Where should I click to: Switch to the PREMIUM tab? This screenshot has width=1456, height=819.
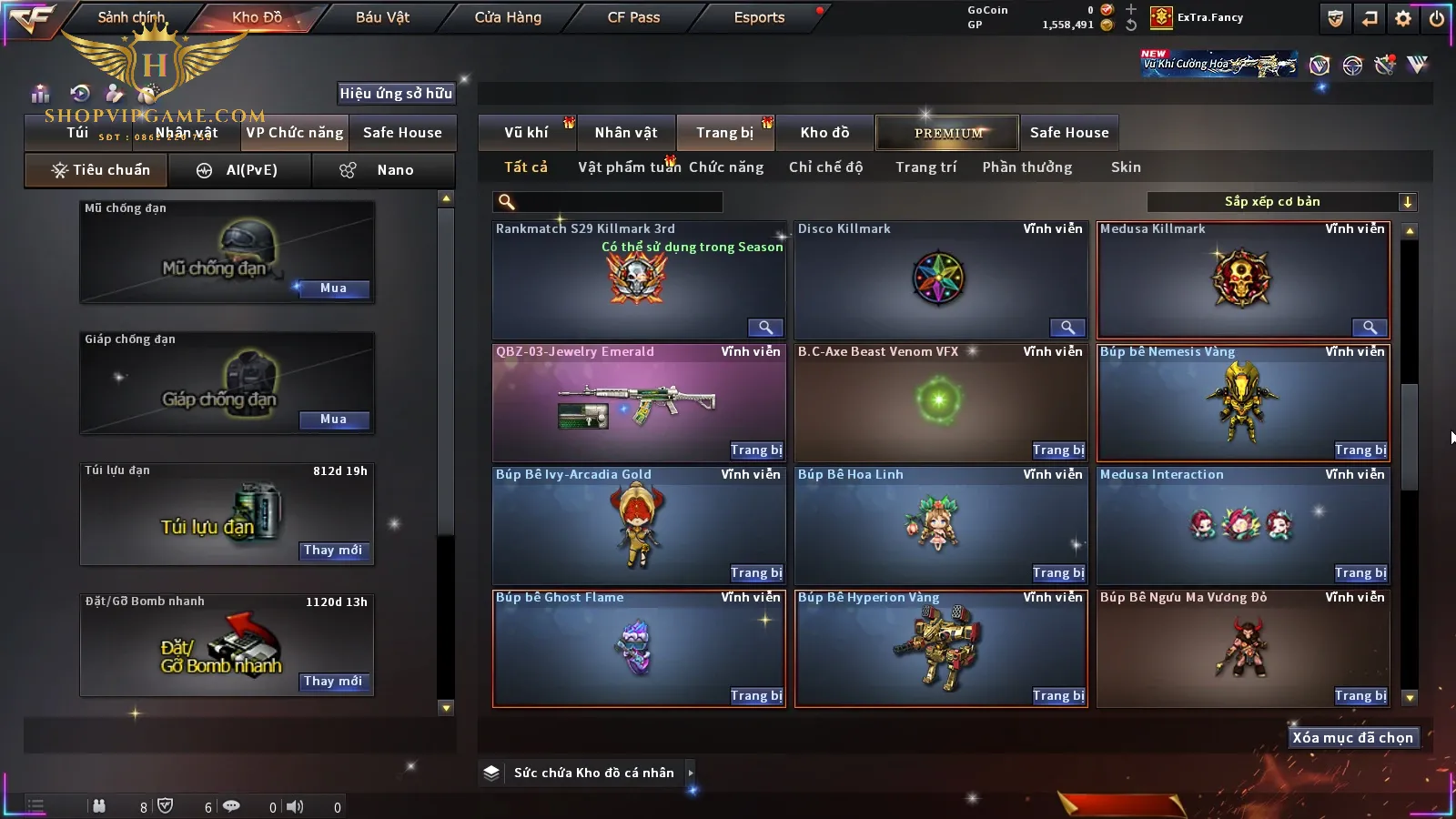[948, 133]
